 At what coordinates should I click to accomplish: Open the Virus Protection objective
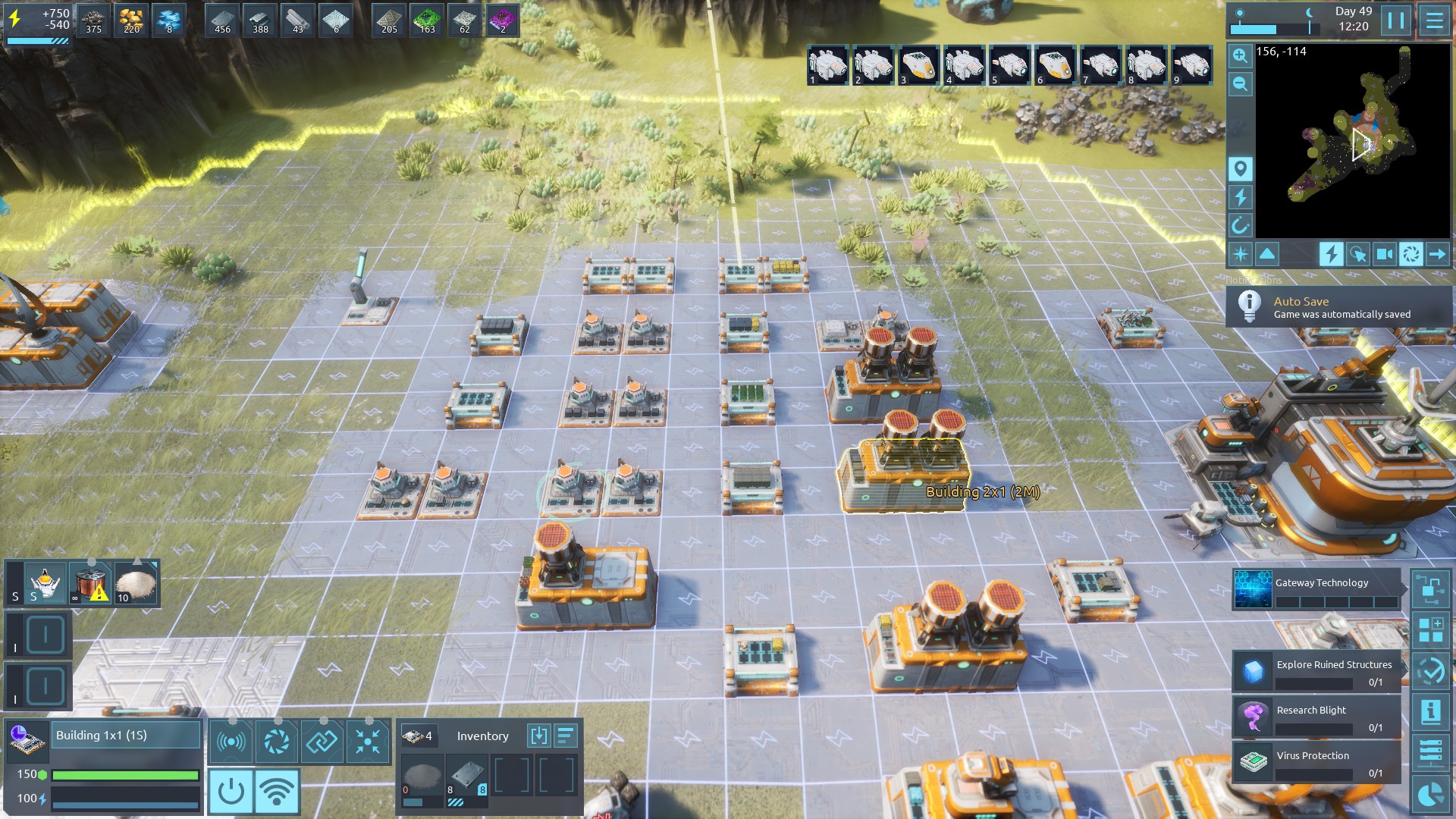1316,763
